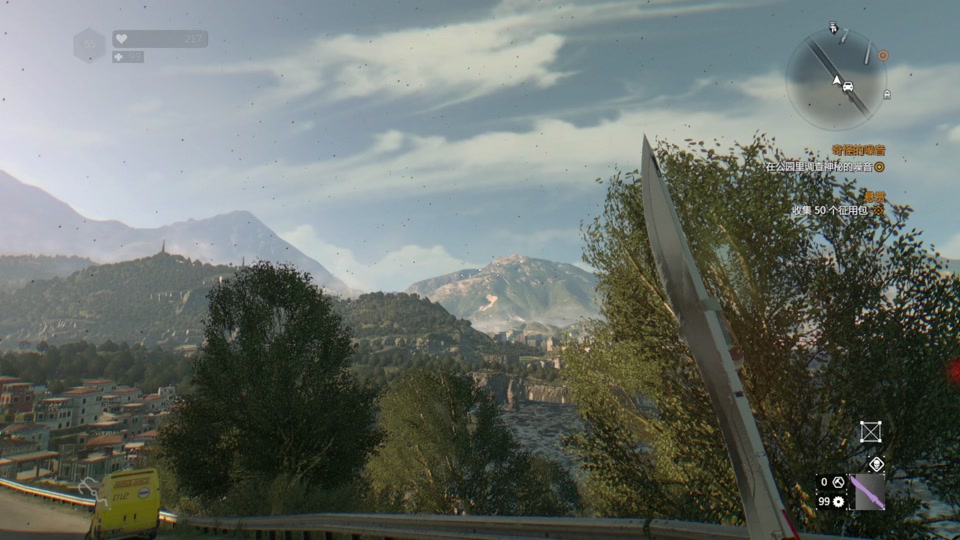Click the small white marker on minimap's right edge

coord(887,94)
